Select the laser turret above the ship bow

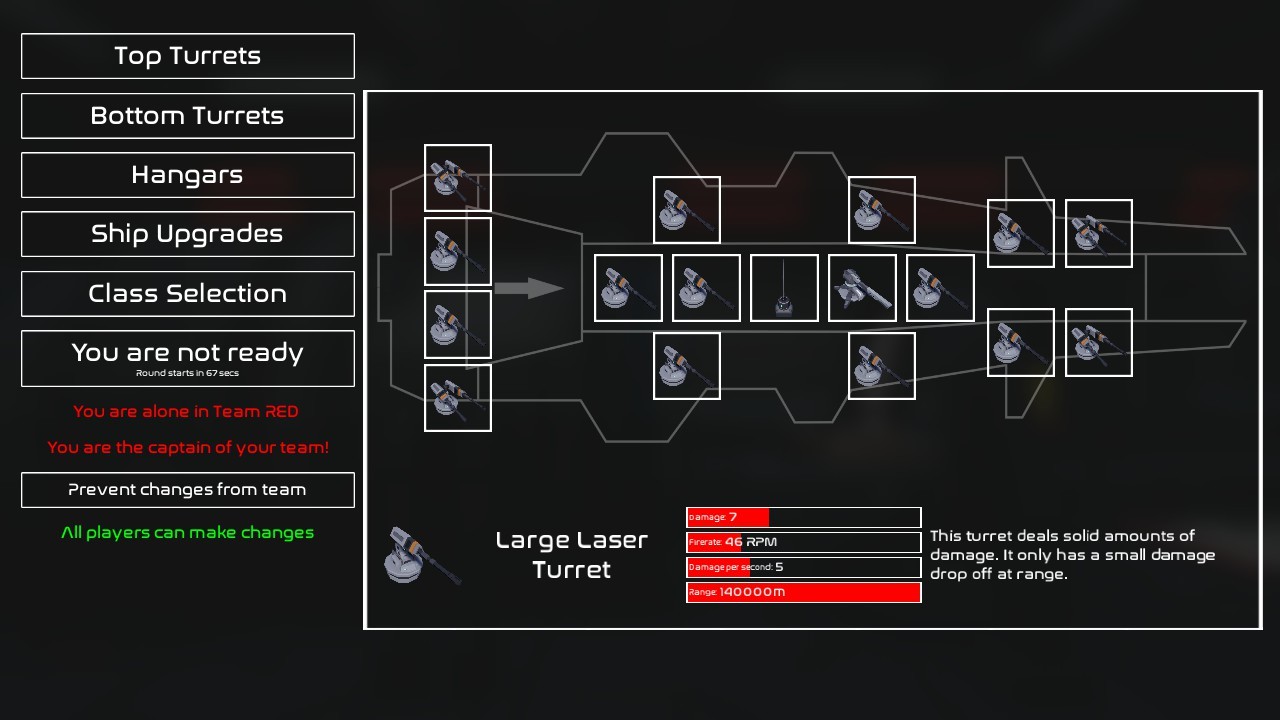pyautogui.click(x=686, y=209)
